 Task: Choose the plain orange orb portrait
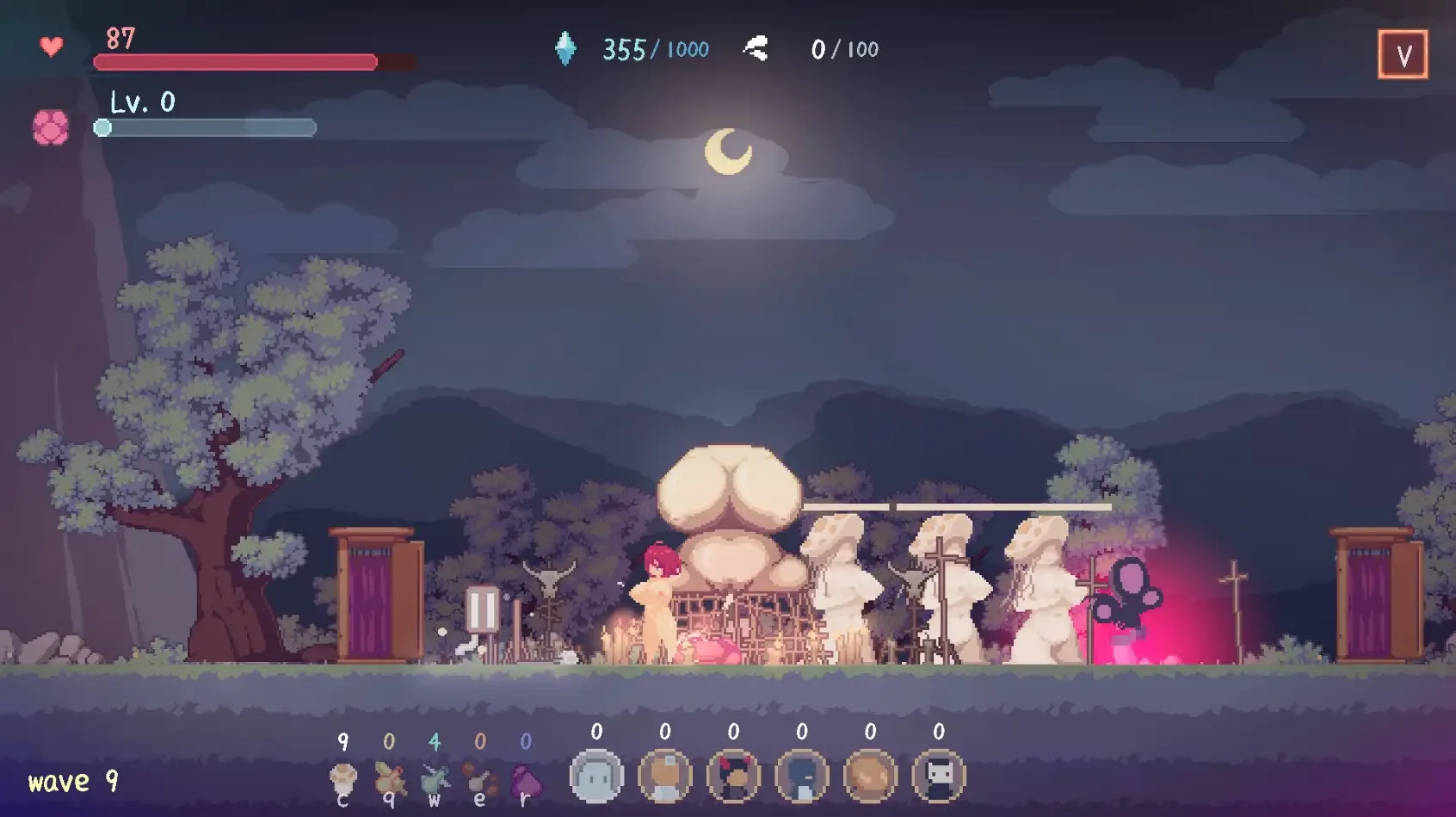pyautogui.click(x=870, y=776)
